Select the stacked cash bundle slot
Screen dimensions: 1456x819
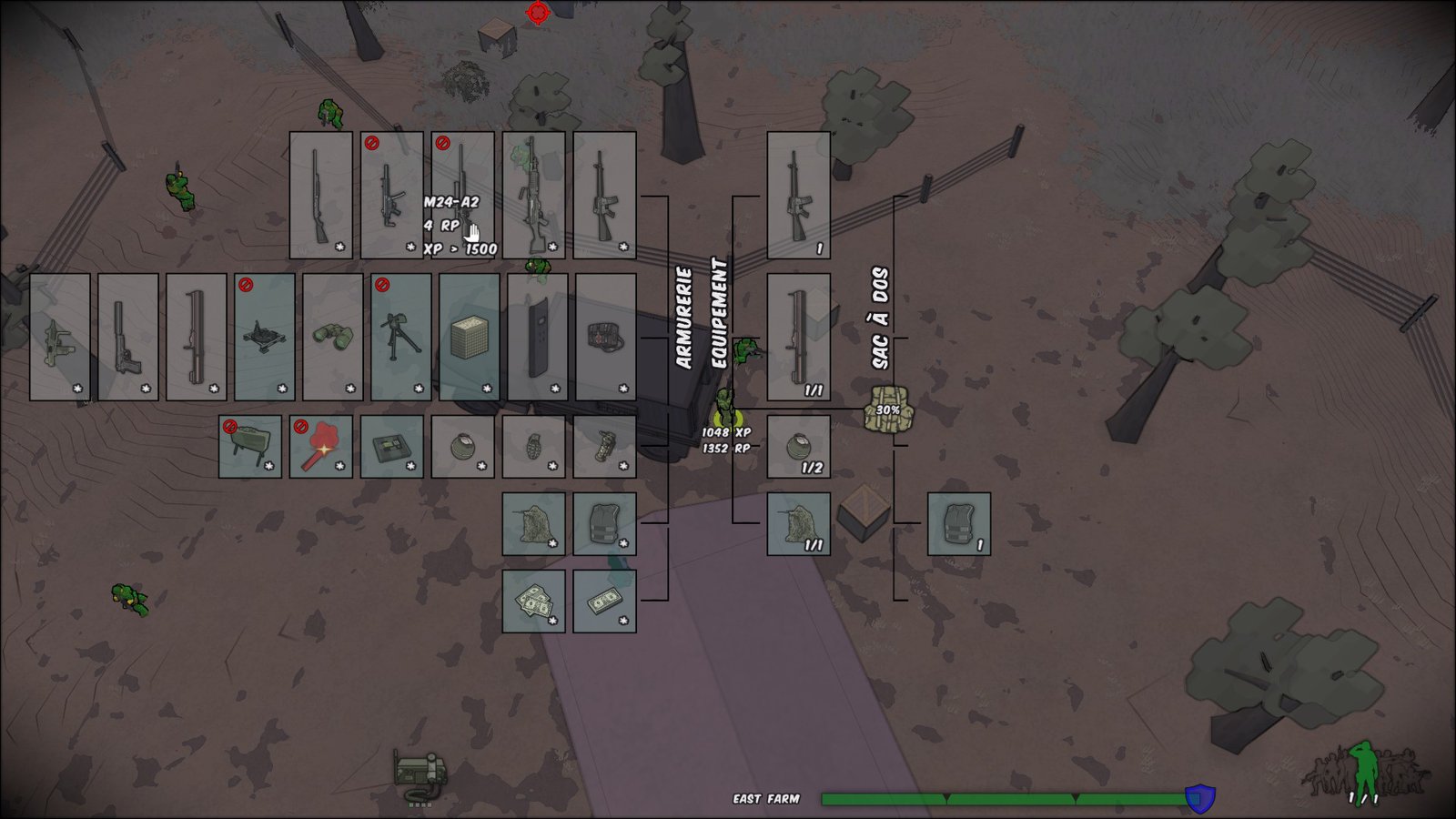pyautogui.click(x=604, y=601)
